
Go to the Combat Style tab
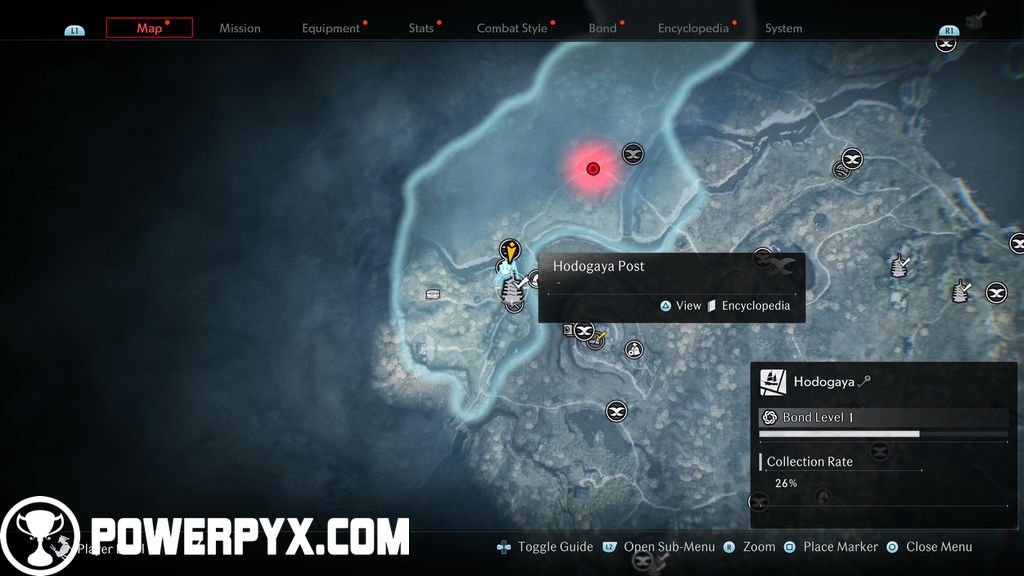[512, 28]
